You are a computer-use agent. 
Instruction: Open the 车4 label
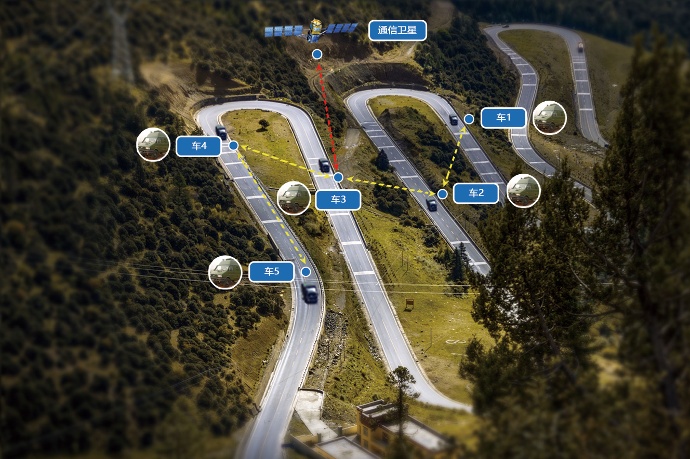pos(198,146)
